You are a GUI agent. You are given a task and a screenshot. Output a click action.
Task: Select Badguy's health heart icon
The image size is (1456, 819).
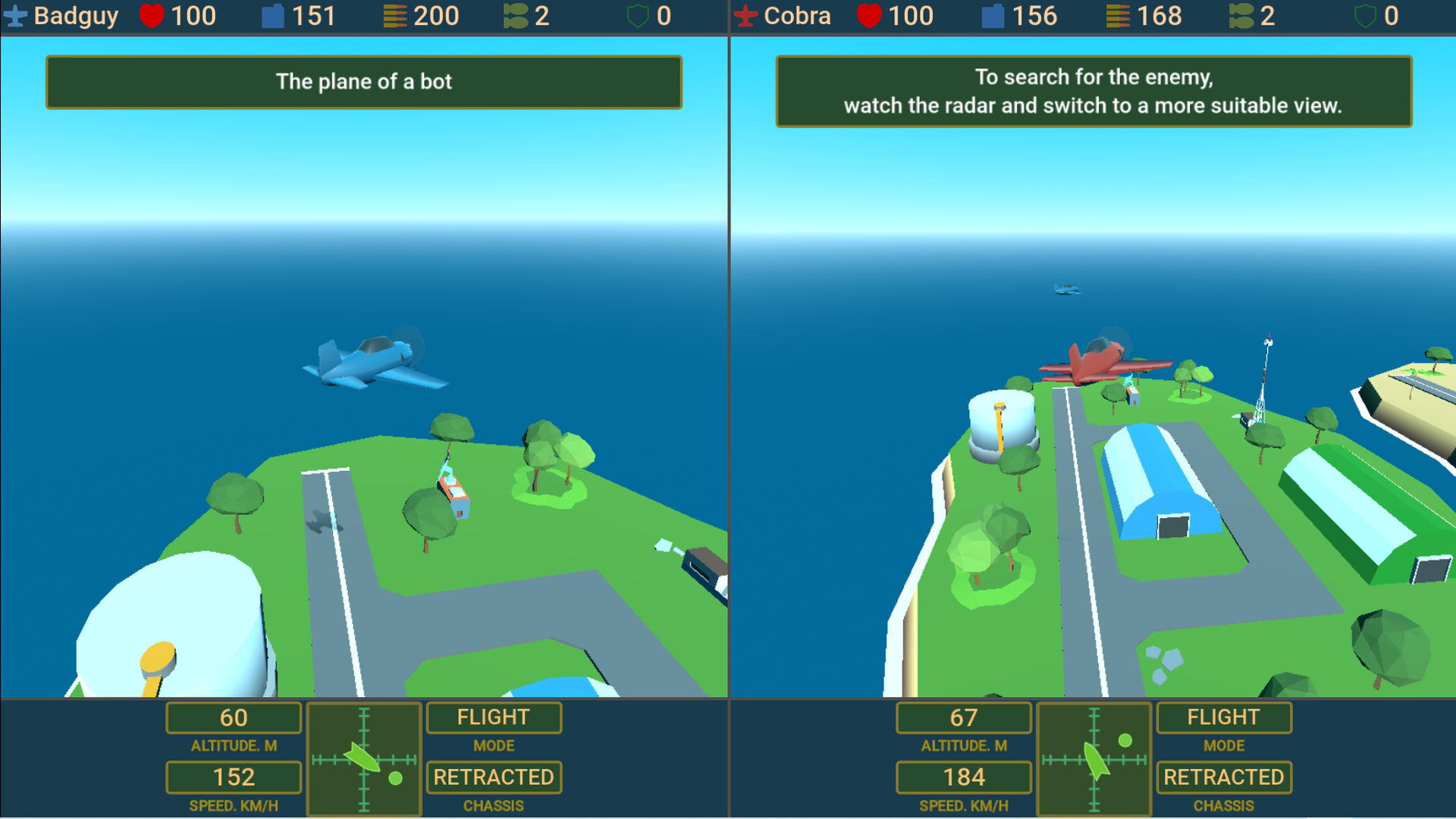coord(152,15)
